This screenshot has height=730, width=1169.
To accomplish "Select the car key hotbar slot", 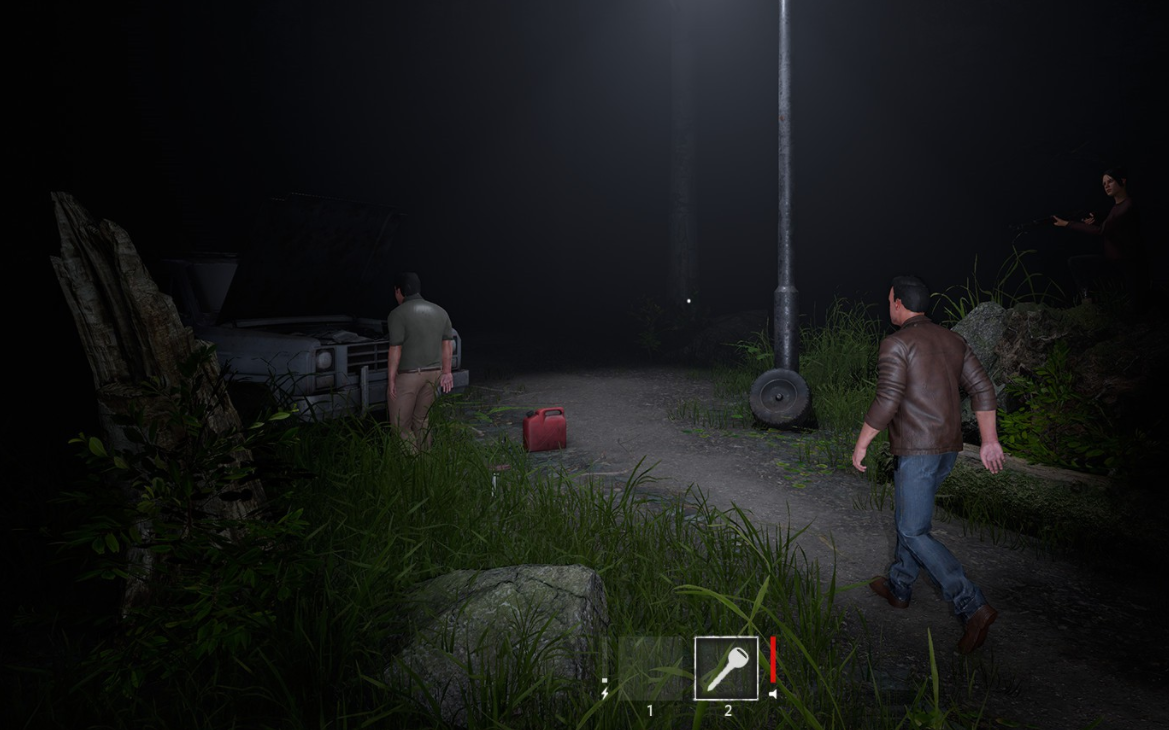I will [x=726, y=668].
